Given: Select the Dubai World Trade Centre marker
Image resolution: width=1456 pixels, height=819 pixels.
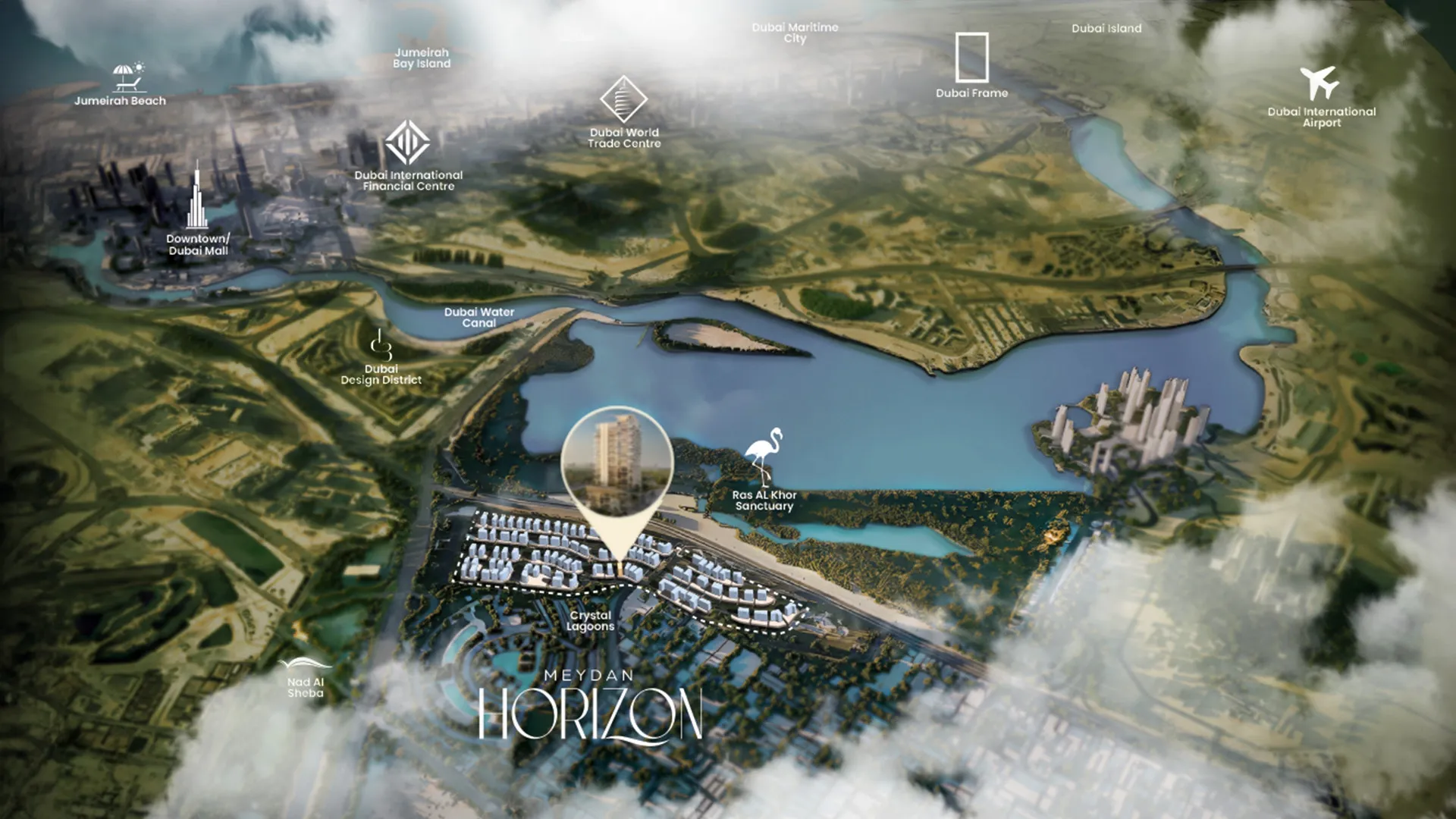Looking at the screenshot, I should coord(623,99).
